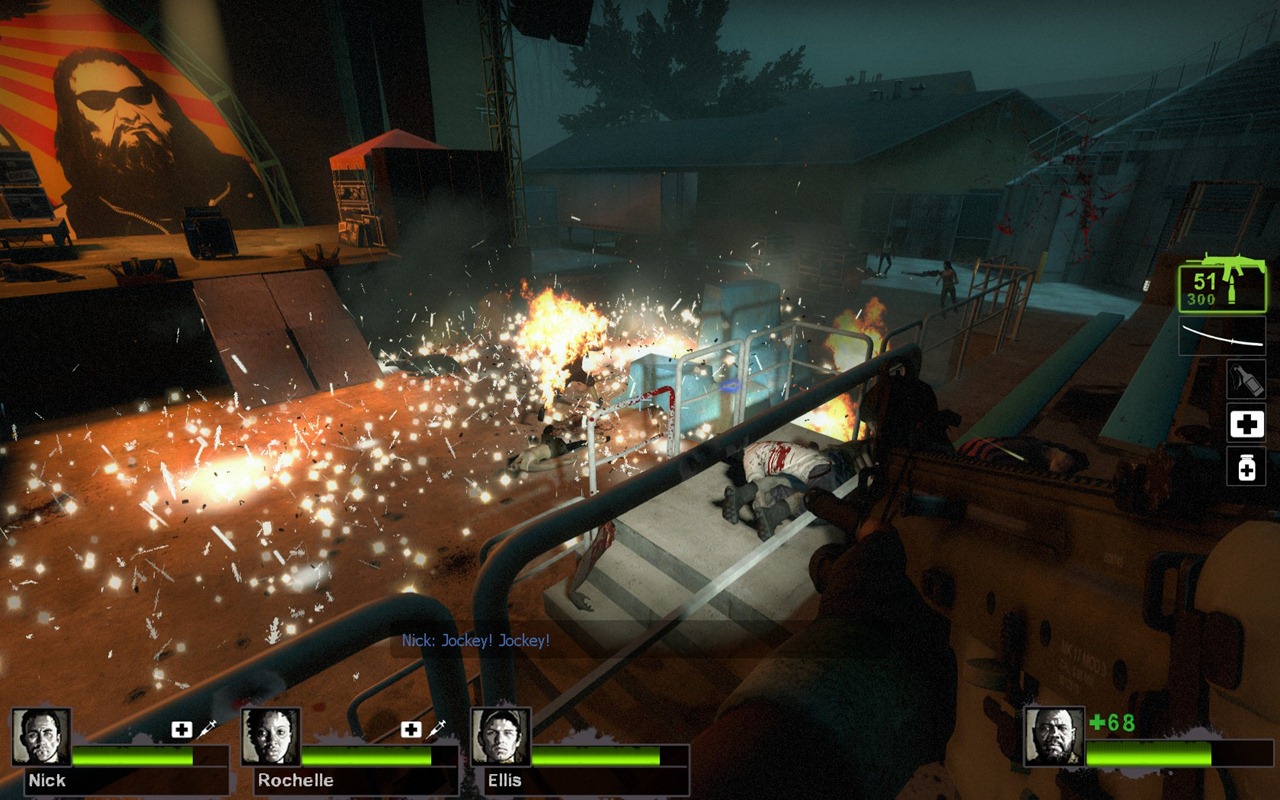Click Ellis's teammate portrait
The width and height of the screenshot is (1280, 800).
501,738
